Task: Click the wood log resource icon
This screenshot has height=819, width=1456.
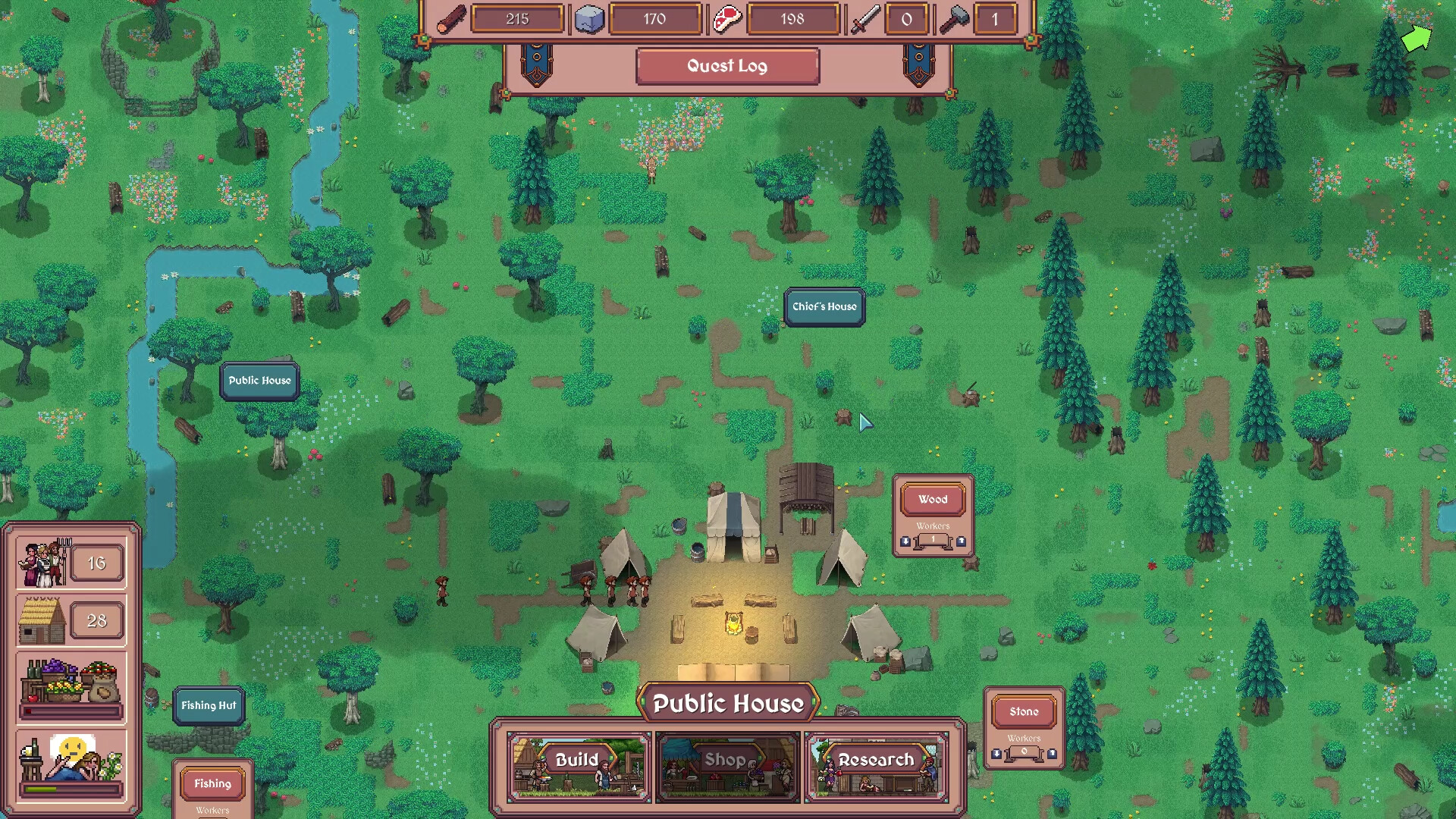Action: click(x=453, y=19)
